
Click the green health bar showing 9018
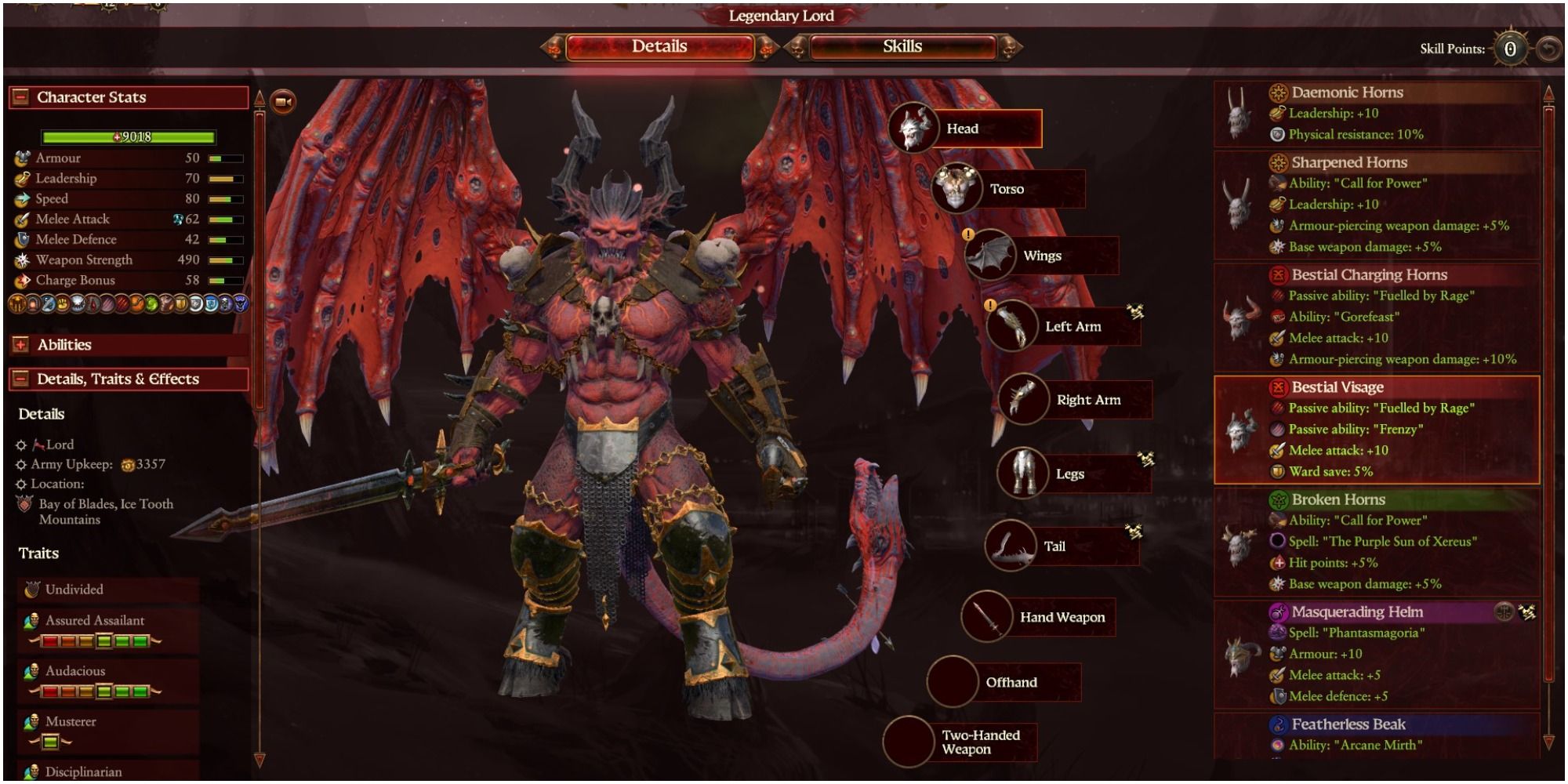click(129, 136)
